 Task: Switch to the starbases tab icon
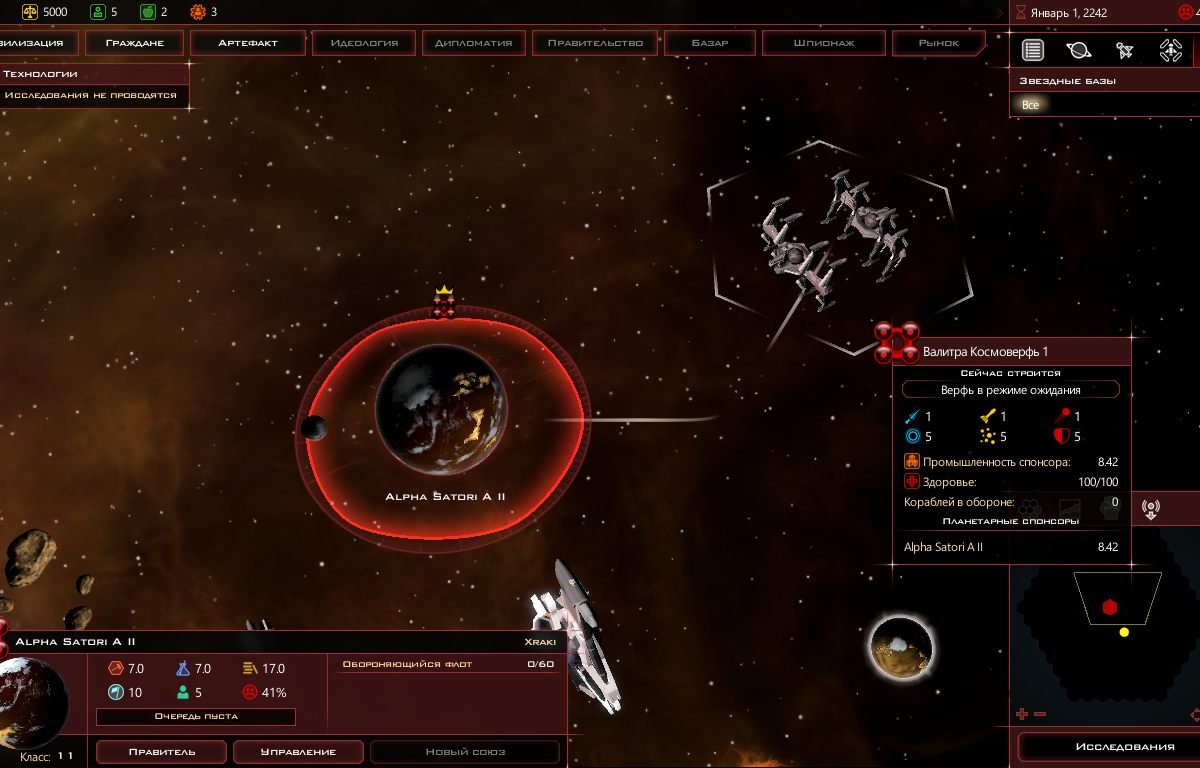(1170, 50)
